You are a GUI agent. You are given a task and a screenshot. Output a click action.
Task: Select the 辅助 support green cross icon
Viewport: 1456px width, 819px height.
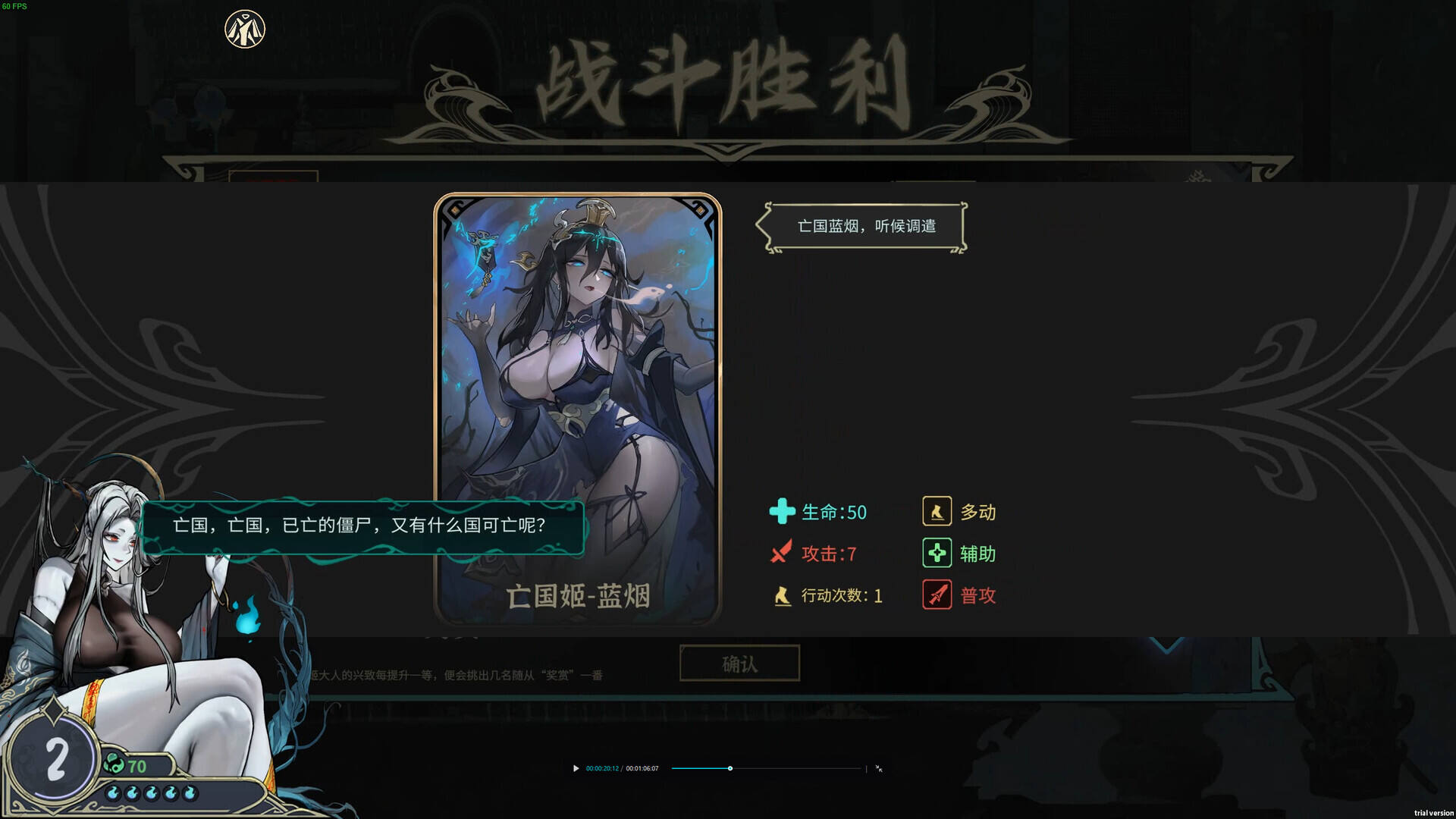pyautogui.click(x=937, y=554)
